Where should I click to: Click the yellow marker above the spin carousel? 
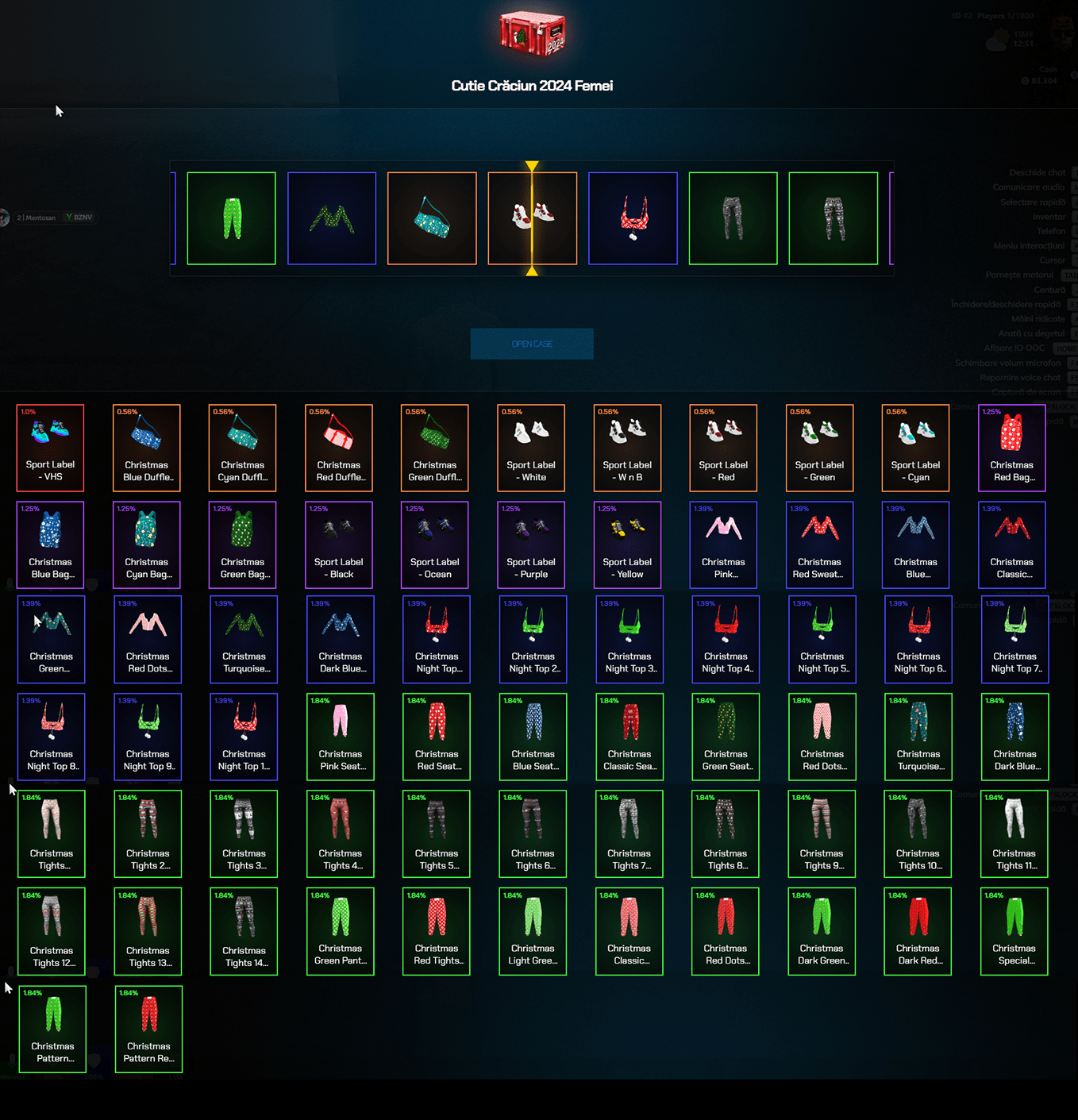coord(533,166)
